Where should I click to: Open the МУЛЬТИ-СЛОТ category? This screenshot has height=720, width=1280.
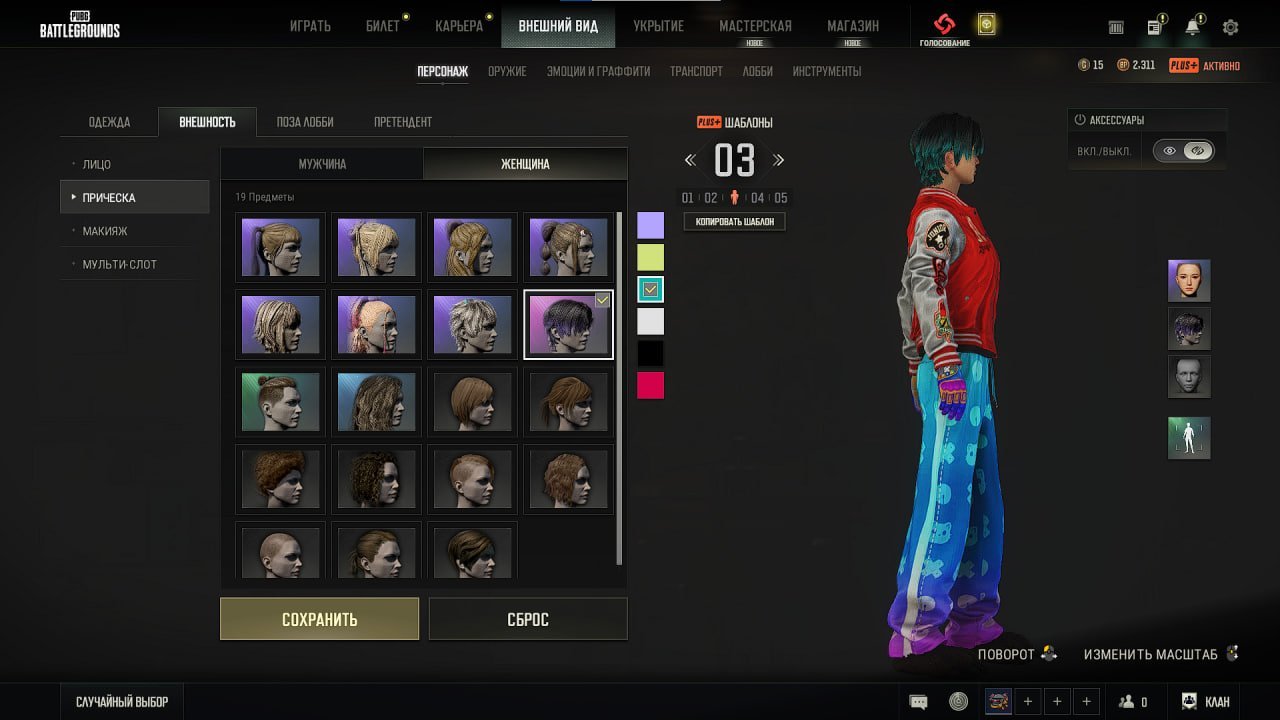click(x=119, y=264)
